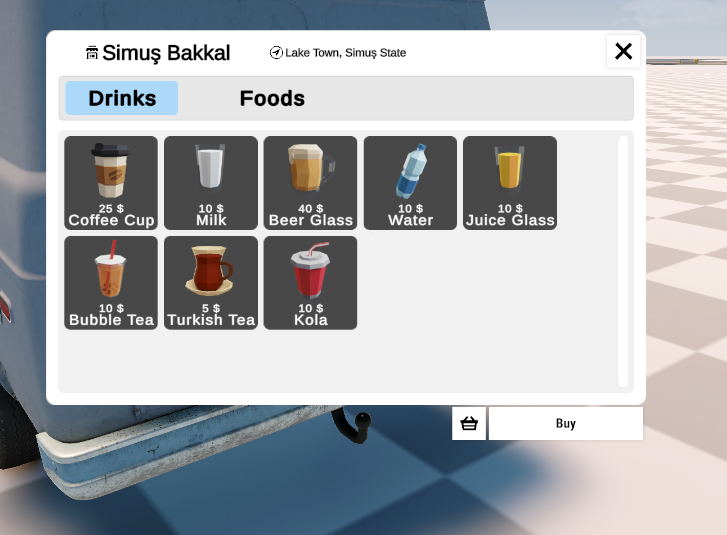Pick the Turkish Tea item

click(211, 283)
